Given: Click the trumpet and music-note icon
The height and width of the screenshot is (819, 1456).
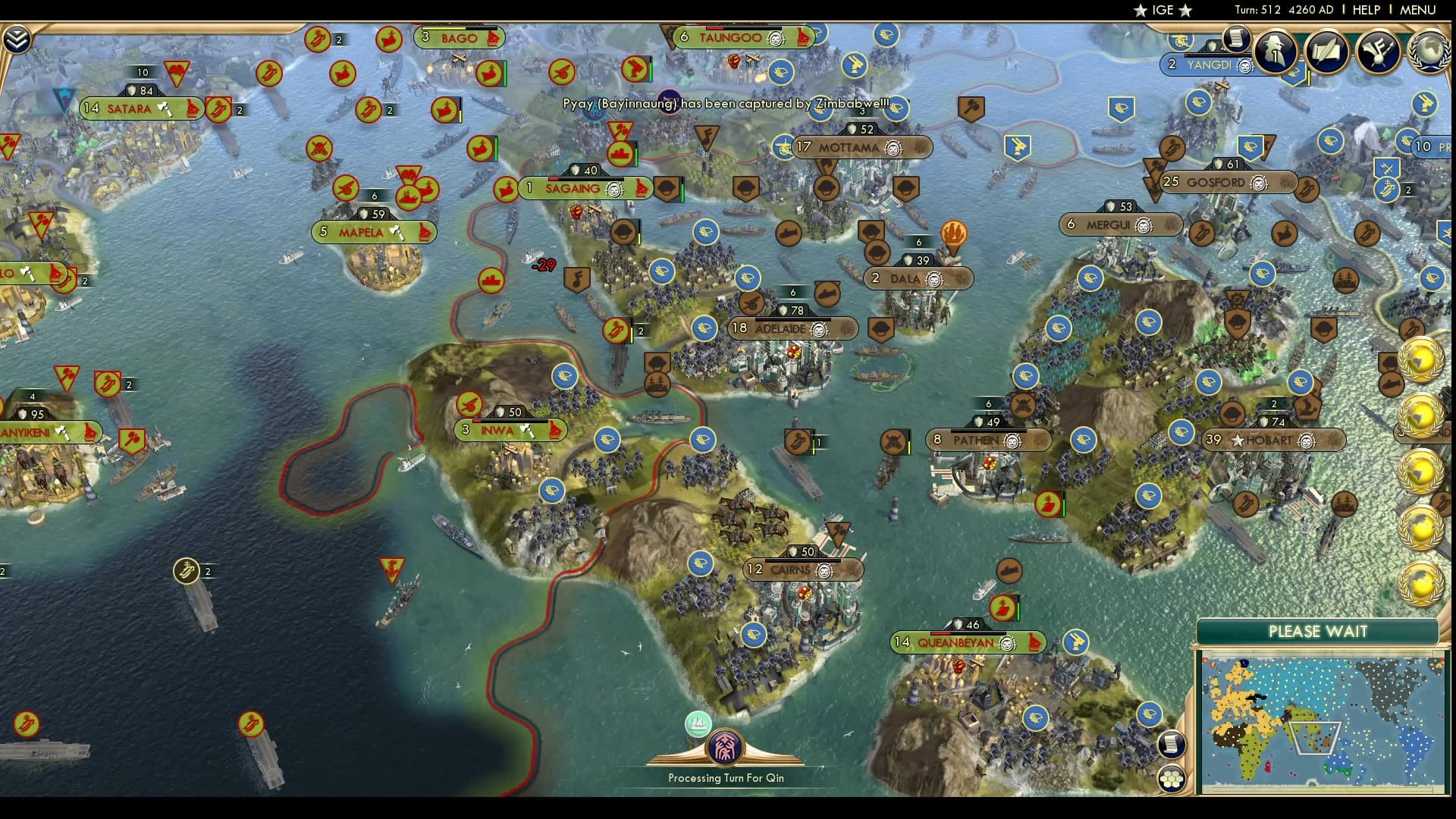Looking at the screenshot, I should 1378,51.
